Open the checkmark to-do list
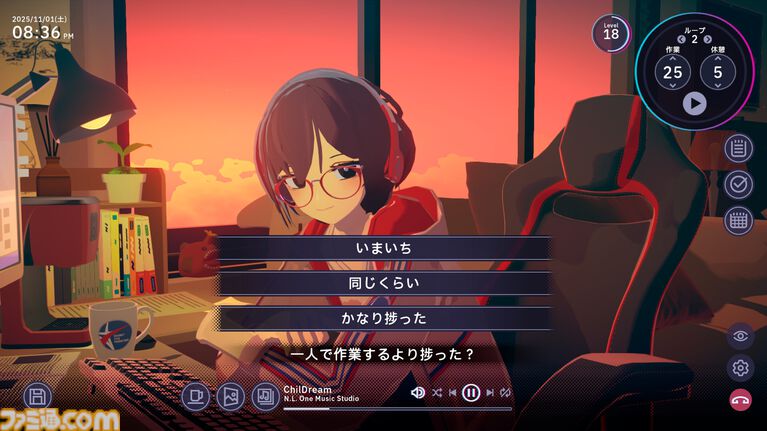The width and height of the screenshot is (767, 431). coord(739,185)
